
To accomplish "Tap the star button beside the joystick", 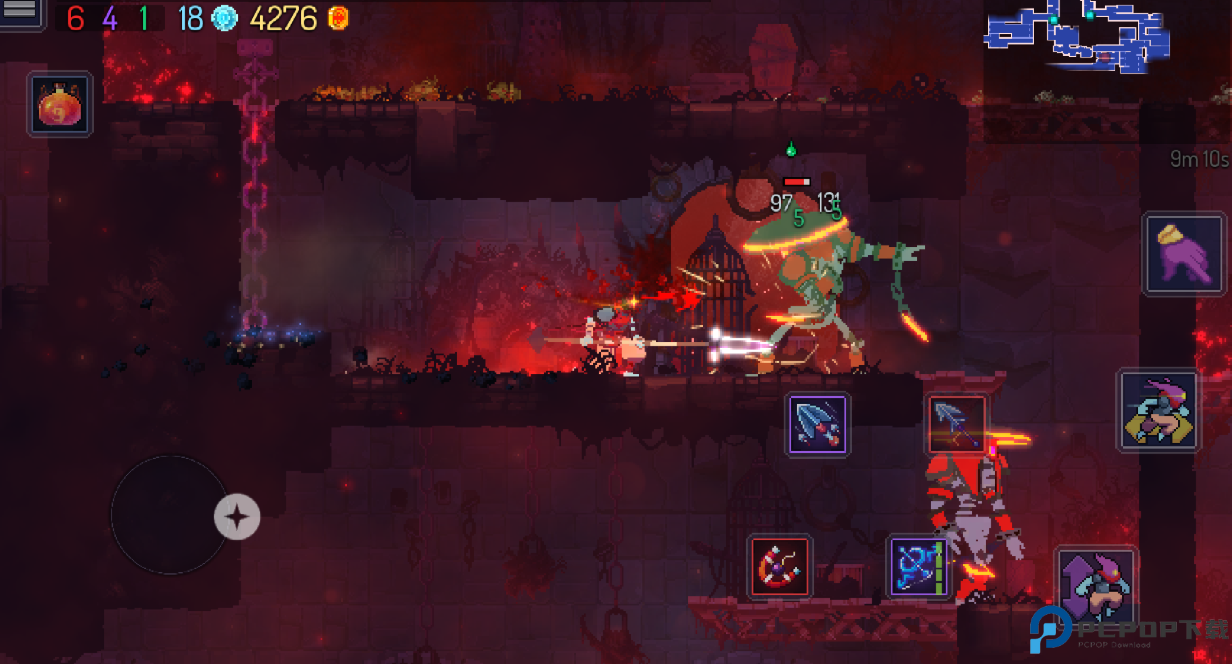I will [x=237, y=517].
